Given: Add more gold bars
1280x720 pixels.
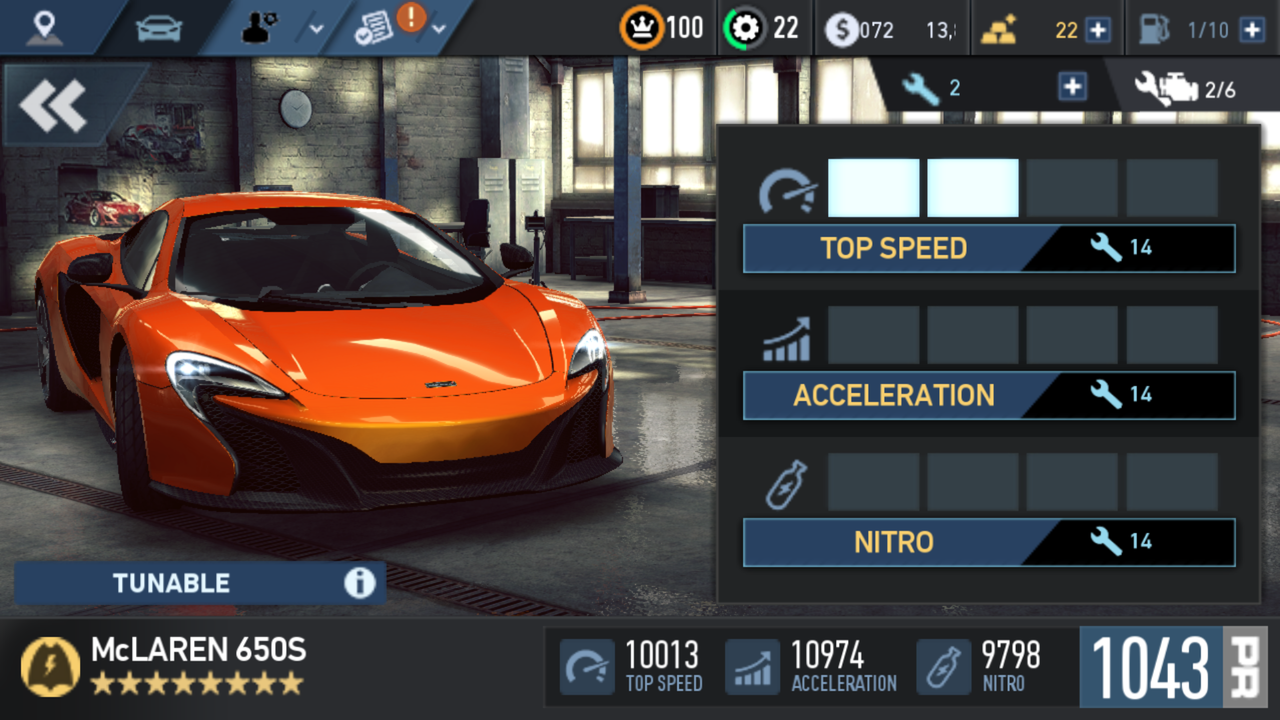Looking at the screenshot, I should (x=1098, y=30).
